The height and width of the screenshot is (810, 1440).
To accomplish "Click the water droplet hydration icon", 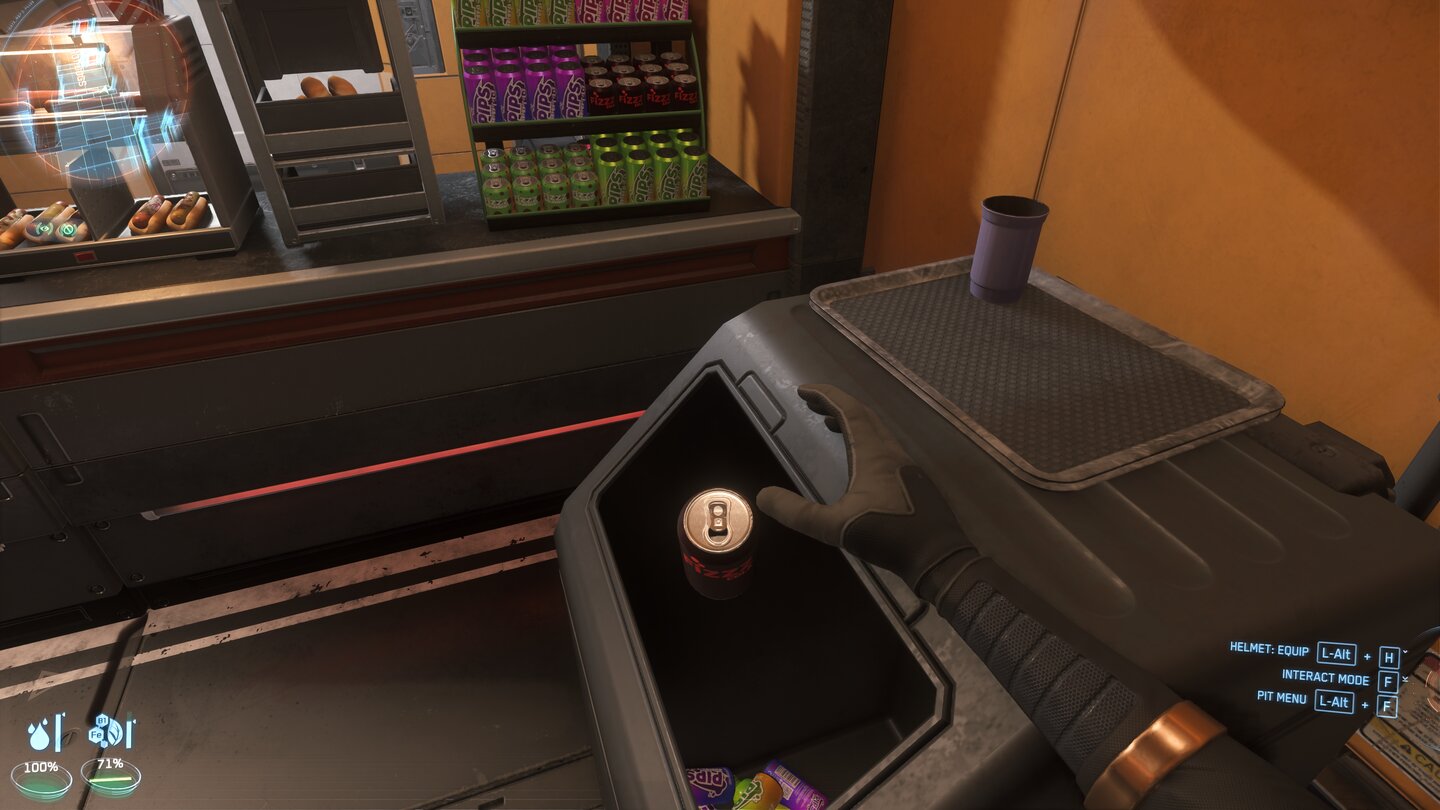I will pos(40,734).
